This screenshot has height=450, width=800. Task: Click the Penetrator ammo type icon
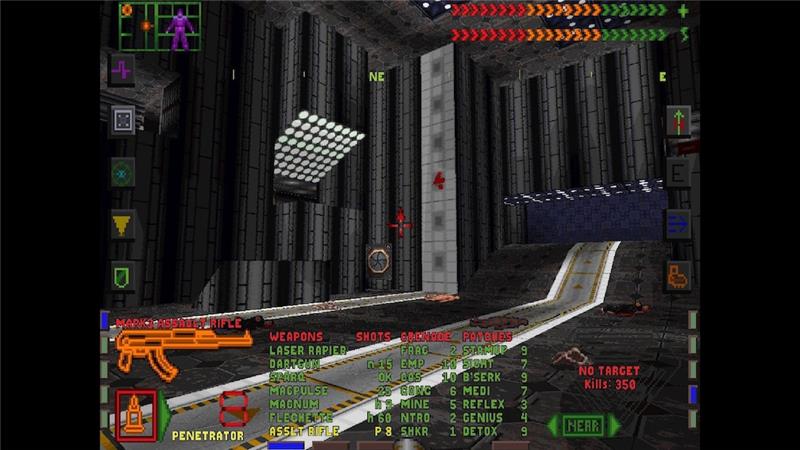coord(133,412)
